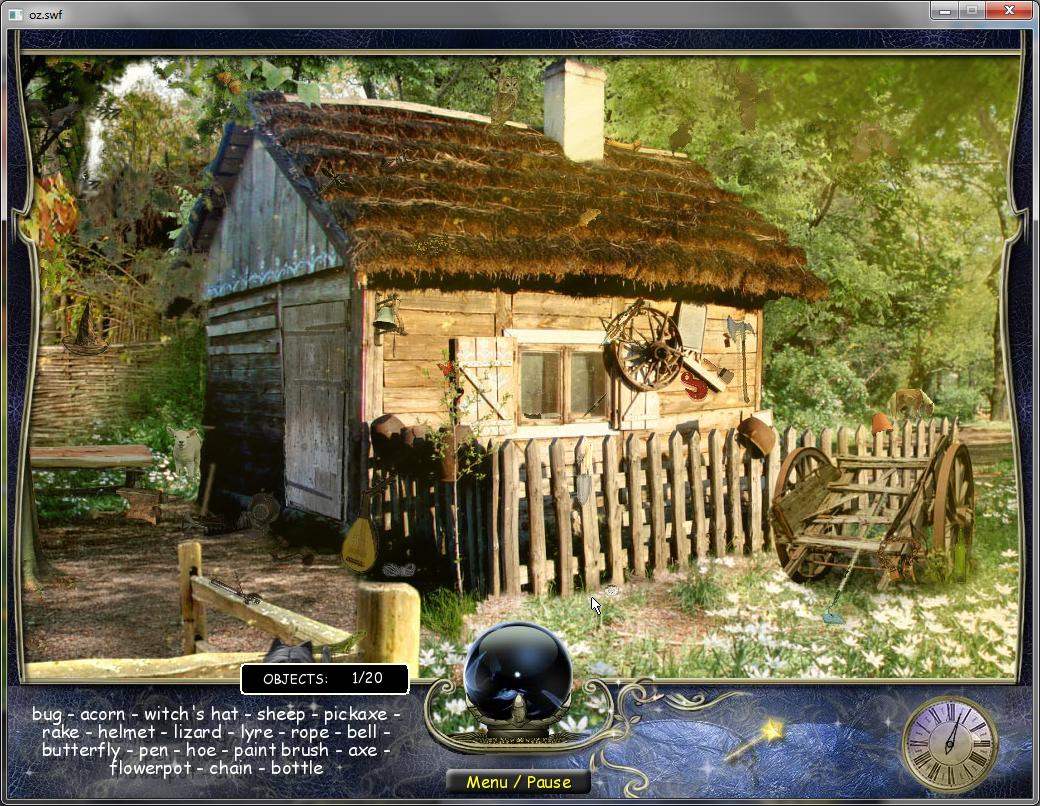The width and height of the screenshot is (1040, 806).
Task: Minimize the oz.swf window
Action: [x=944, y=10]
